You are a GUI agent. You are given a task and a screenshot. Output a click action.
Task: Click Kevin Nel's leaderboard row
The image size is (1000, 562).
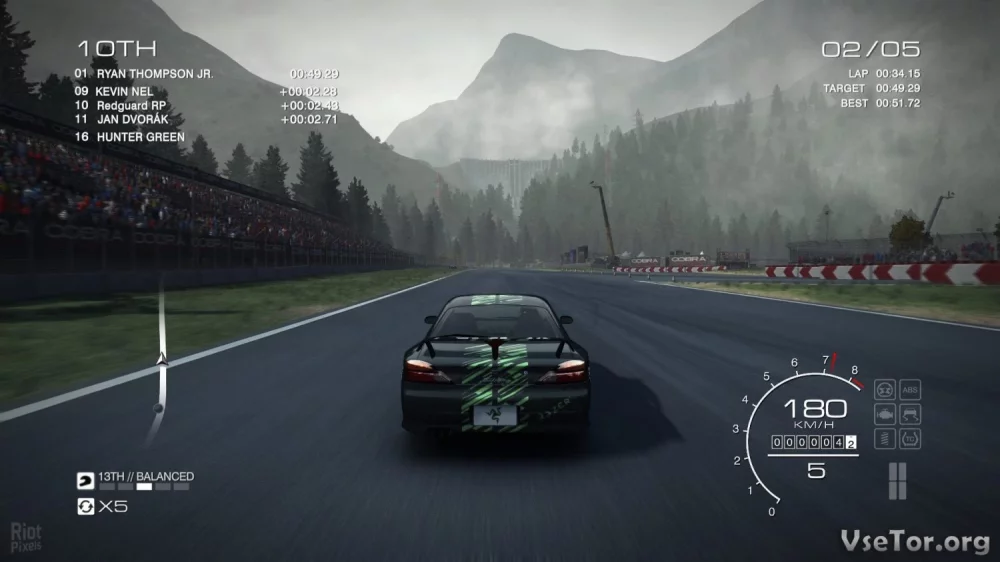pyautogui.click(x=125, y=91)
